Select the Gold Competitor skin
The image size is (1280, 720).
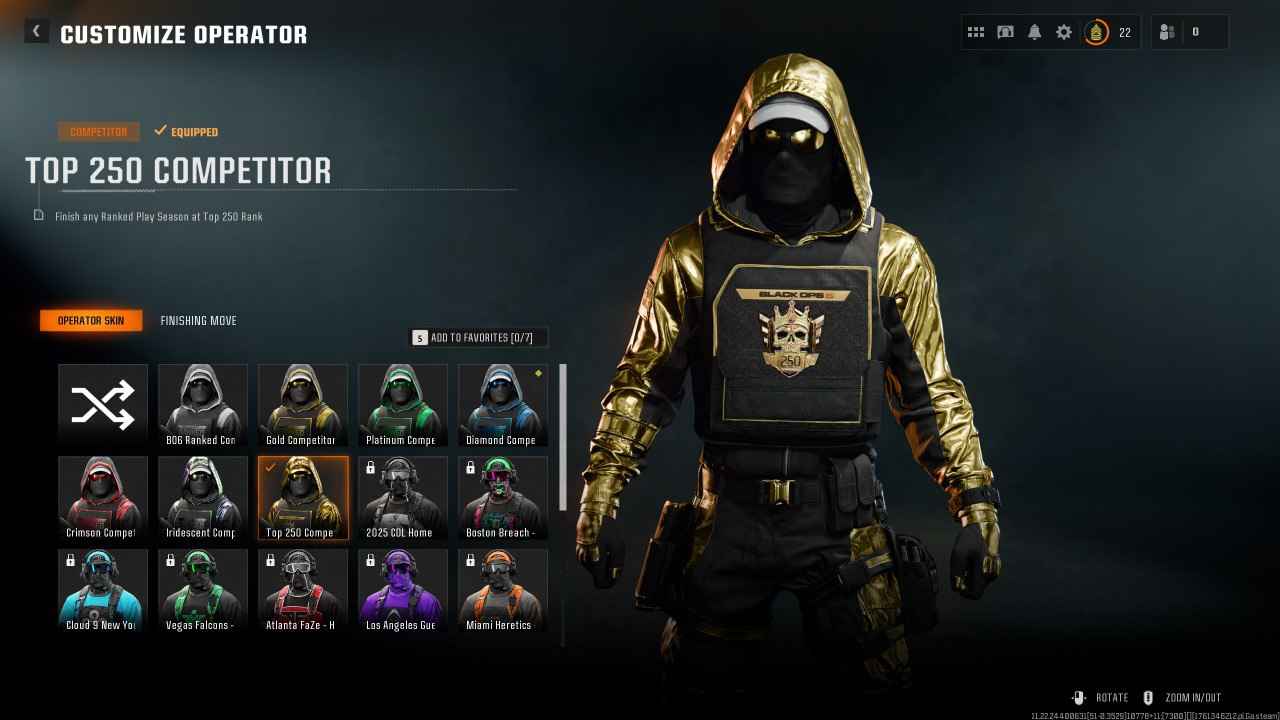302,403
